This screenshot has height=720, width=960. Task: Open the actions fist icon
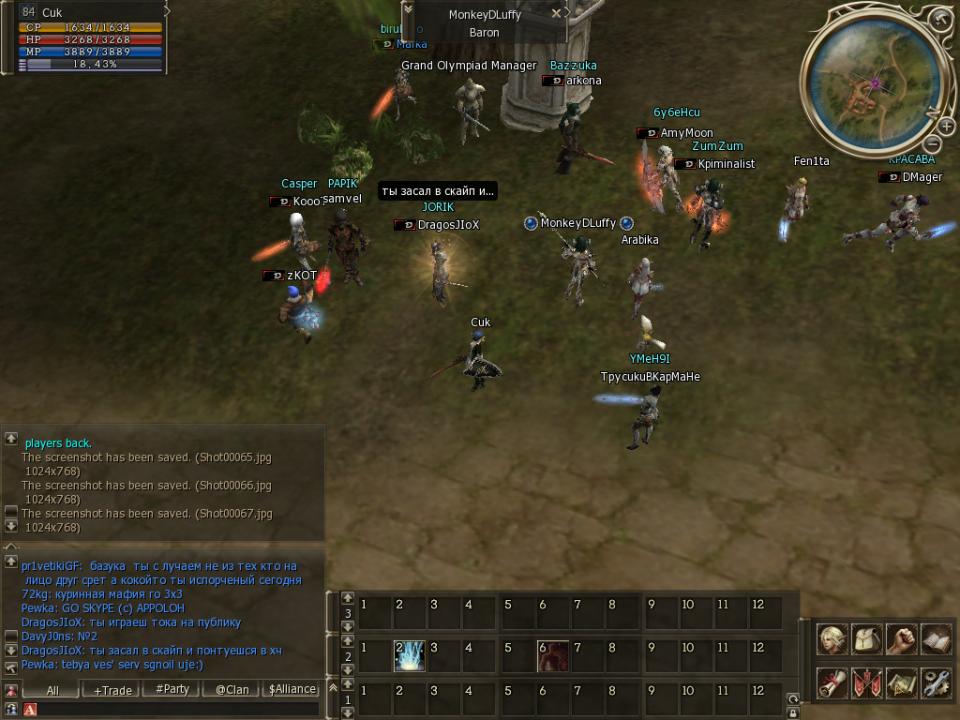[x=901, y=639]
